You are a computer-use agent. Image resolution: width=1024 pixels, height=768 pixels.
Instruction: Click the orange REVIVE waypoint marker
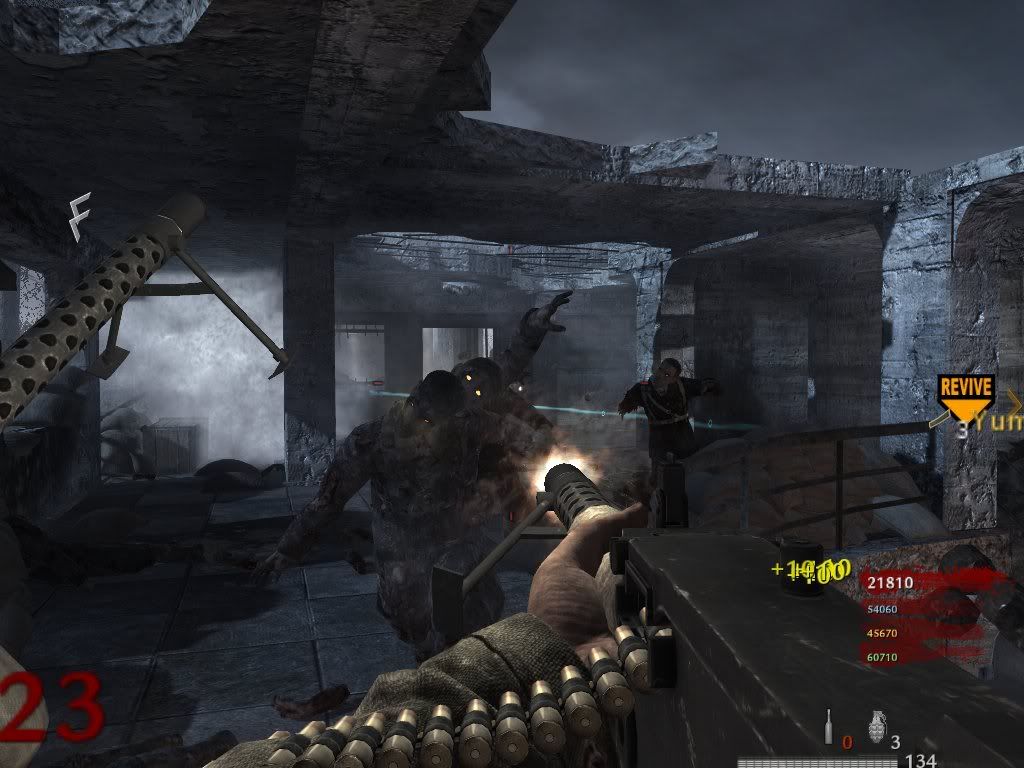click(965, 395)
